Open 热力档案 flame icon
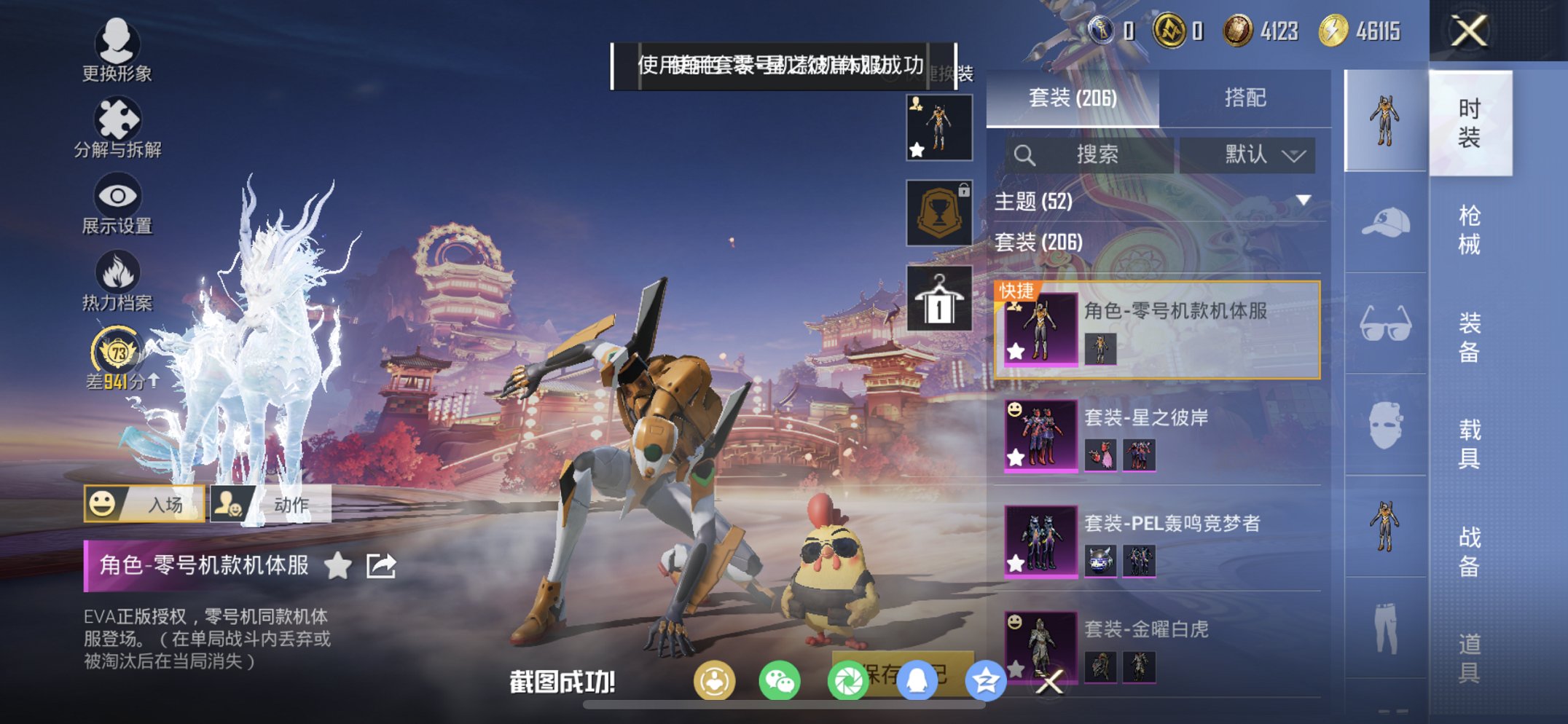This screenshot has height=724, width=1568. [x=117, y=281]
